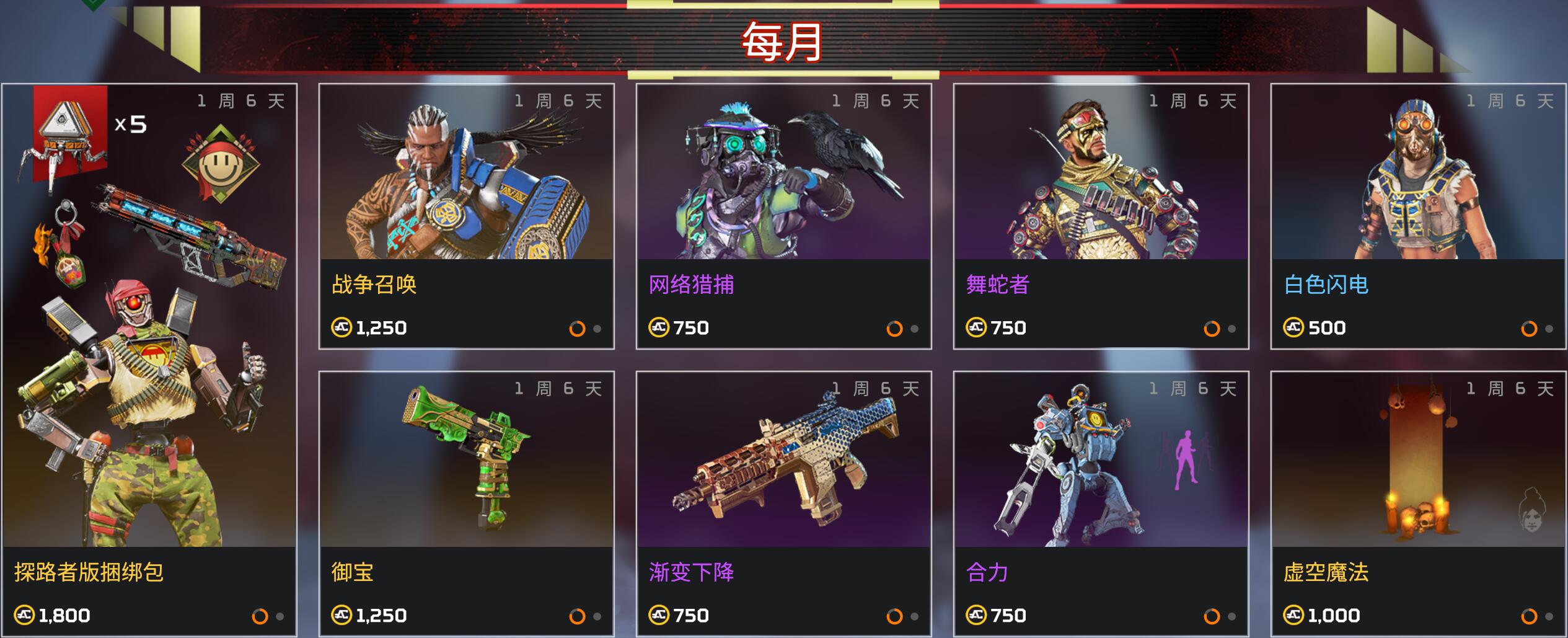Choose the 舞蛇者 skin offer
1568x638 pixels.
pyautogui.click(x=1101, y=216)
